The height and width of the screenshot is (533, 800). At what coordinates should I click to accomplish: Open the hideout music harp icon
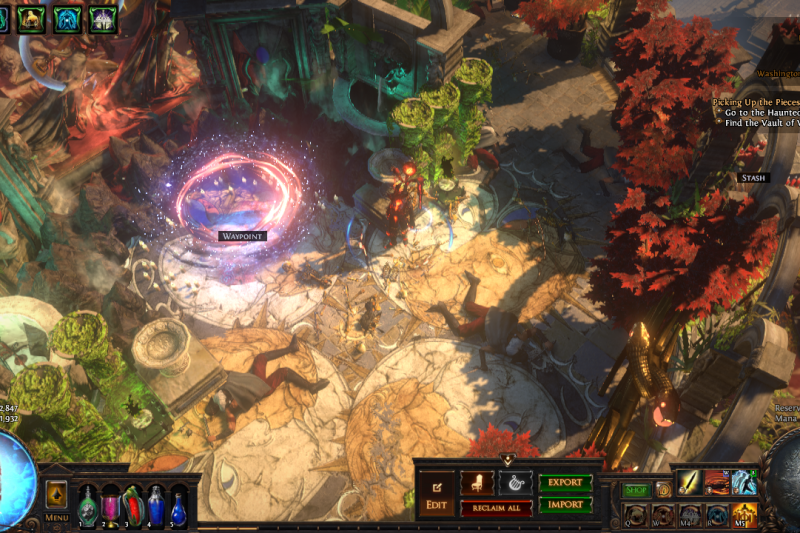click(x=515, y=482)
